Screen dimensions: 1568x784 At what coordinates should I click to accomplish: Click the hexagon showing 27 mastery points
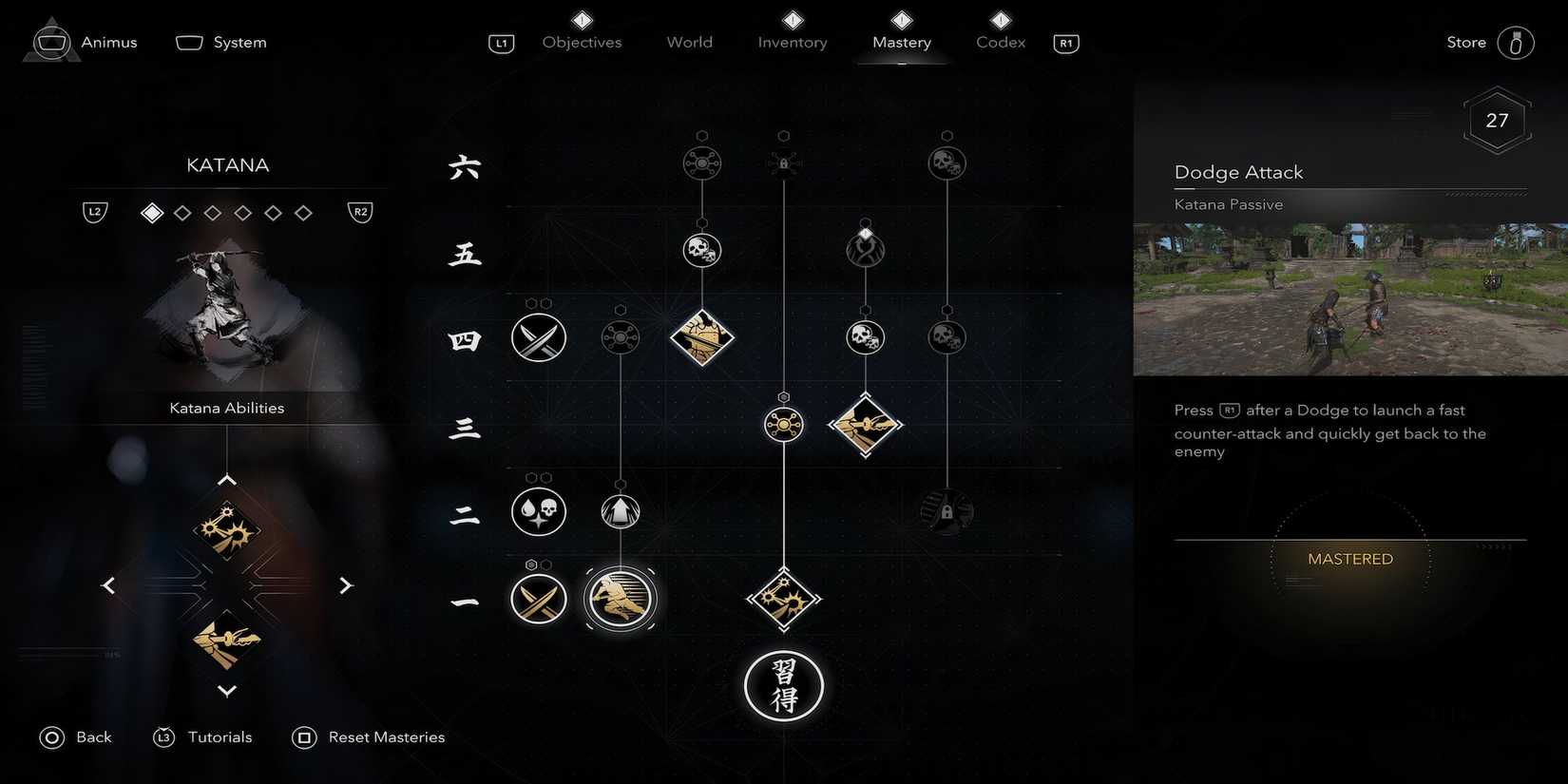(1497, 120)
